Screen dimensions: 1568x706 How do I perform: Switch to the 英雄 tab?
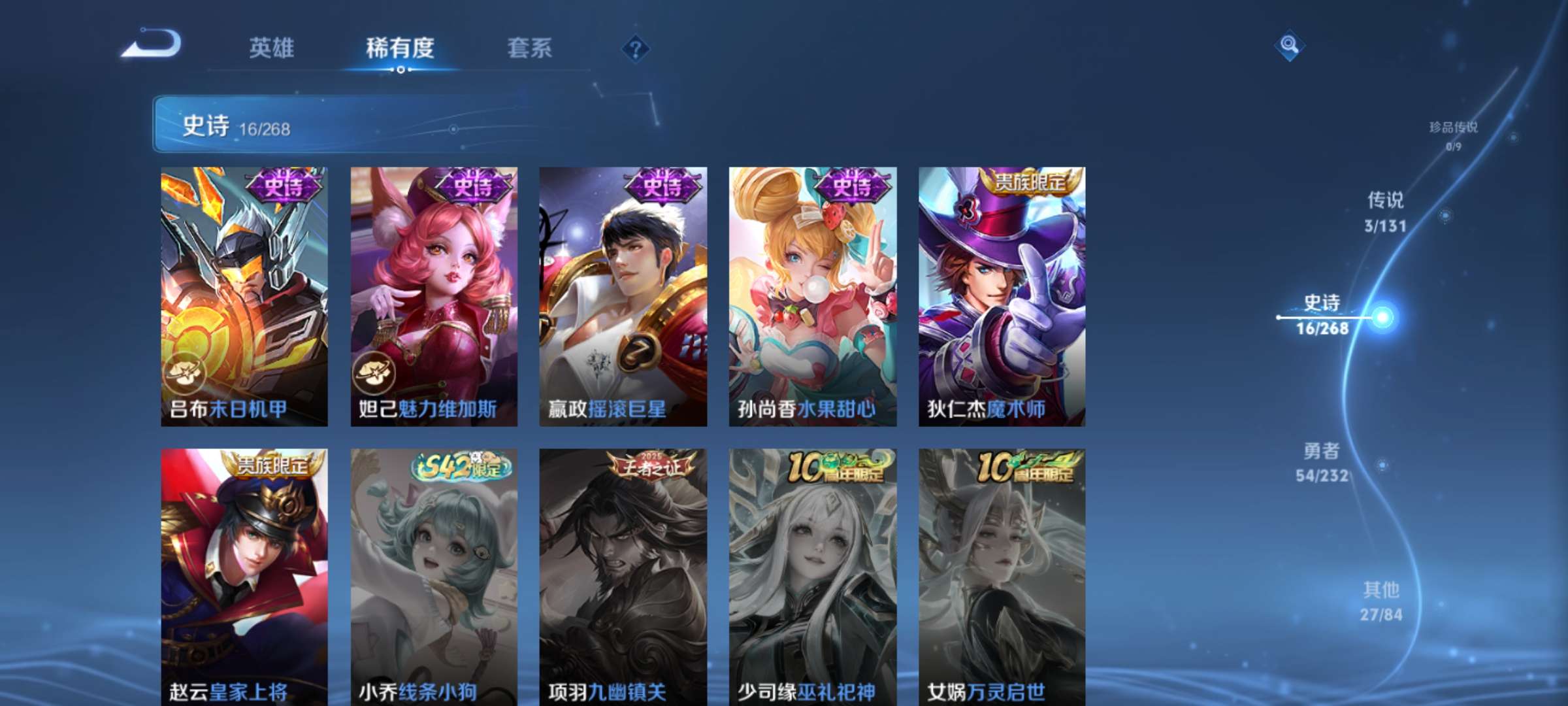pyautogui.click(x=272, y=48)
